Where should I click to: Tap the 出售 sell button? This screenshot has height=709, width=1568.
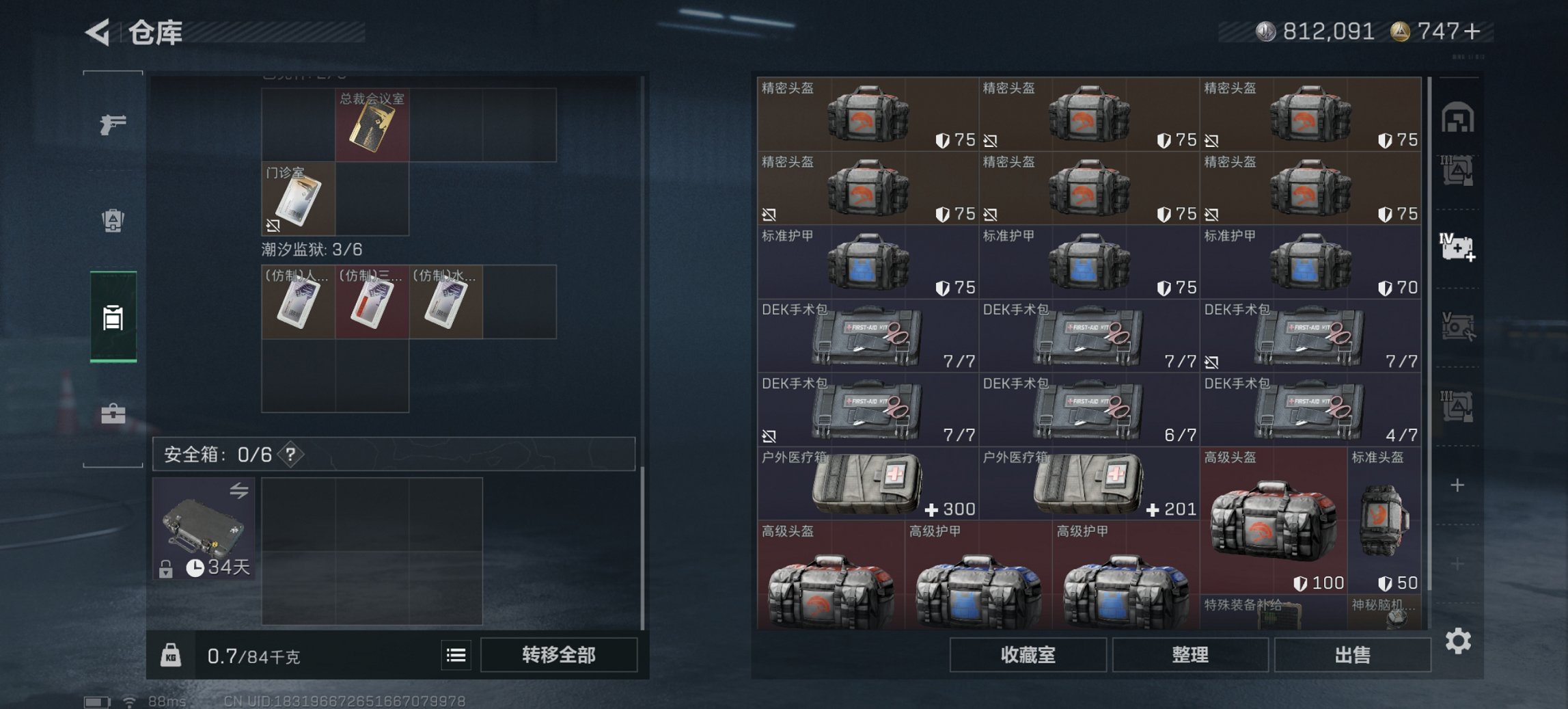point(1351,655)
